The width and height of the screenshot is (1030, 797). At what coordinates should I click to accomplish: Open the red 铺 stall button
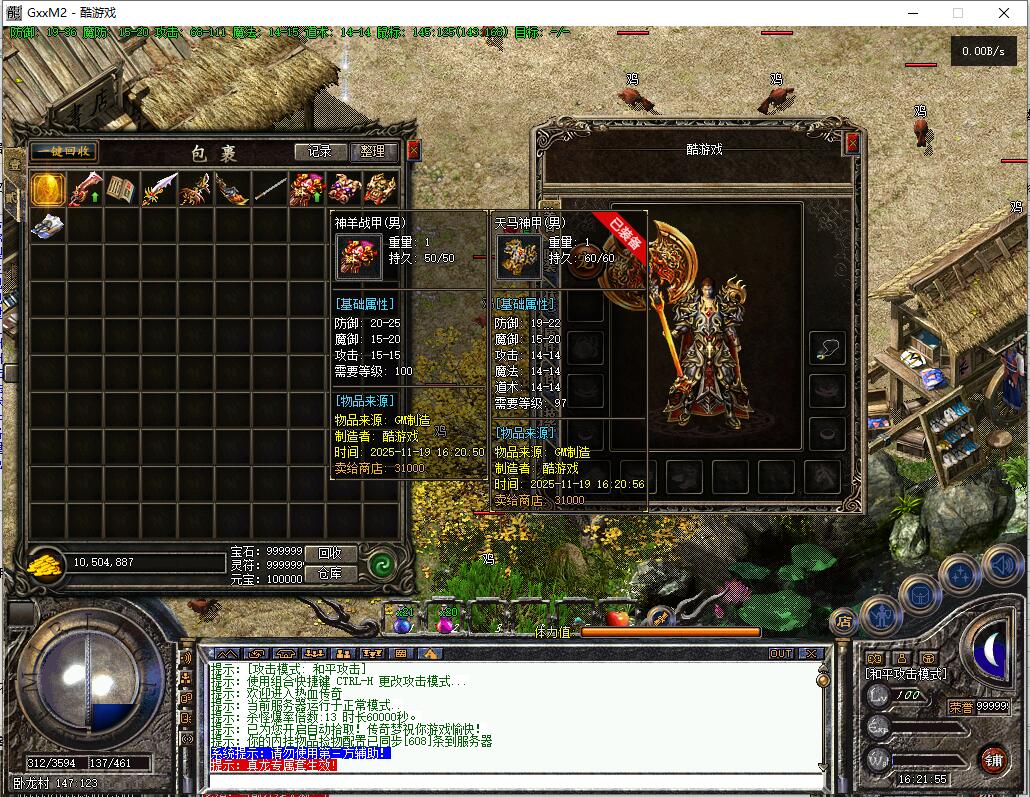[992, 759]
